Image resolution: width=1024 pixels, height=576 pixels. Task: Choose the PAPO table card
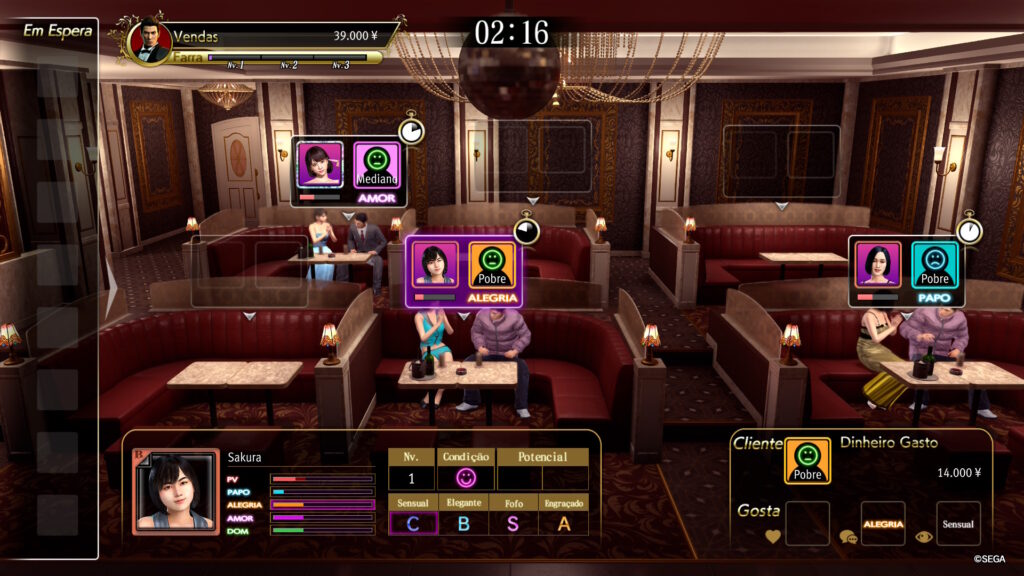coord(906,270)
